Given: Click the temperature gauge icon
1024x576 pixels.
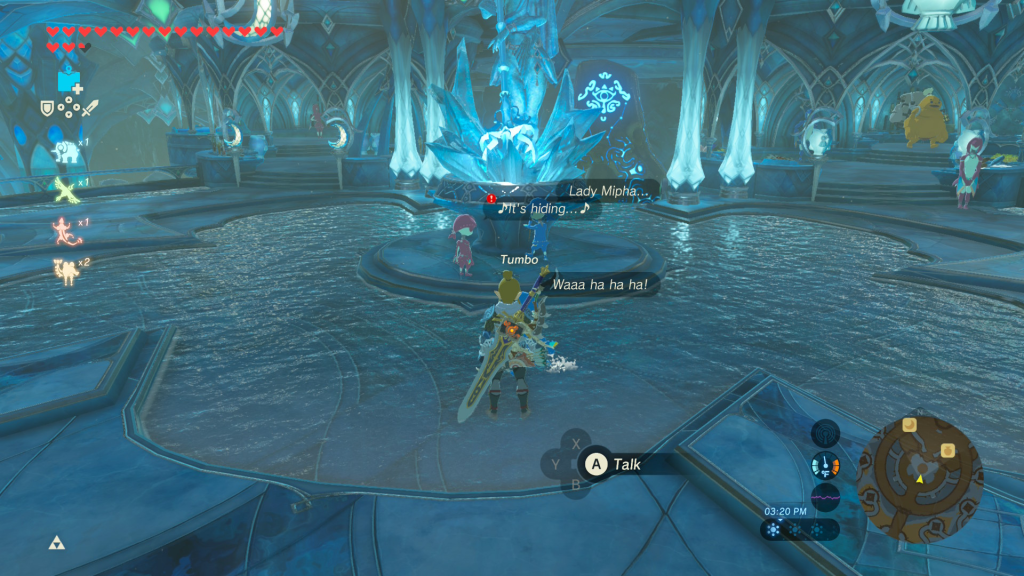Looking at the screenshot, I should pyautogui.click(x=825, y=465).
